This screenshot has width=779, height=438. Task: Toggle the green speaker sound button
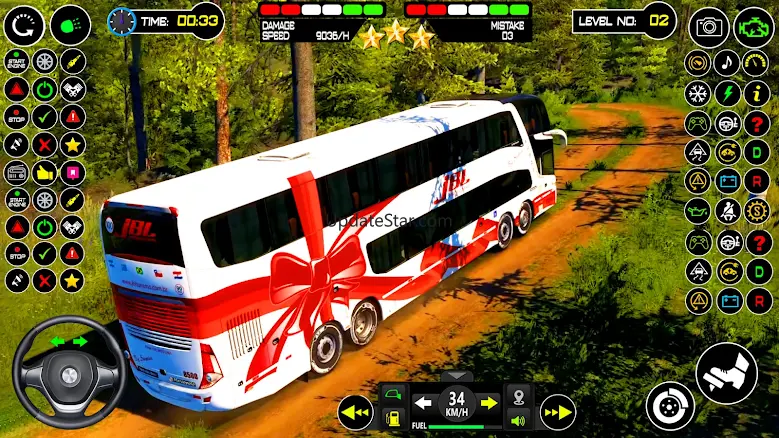(x=518, y=420)
